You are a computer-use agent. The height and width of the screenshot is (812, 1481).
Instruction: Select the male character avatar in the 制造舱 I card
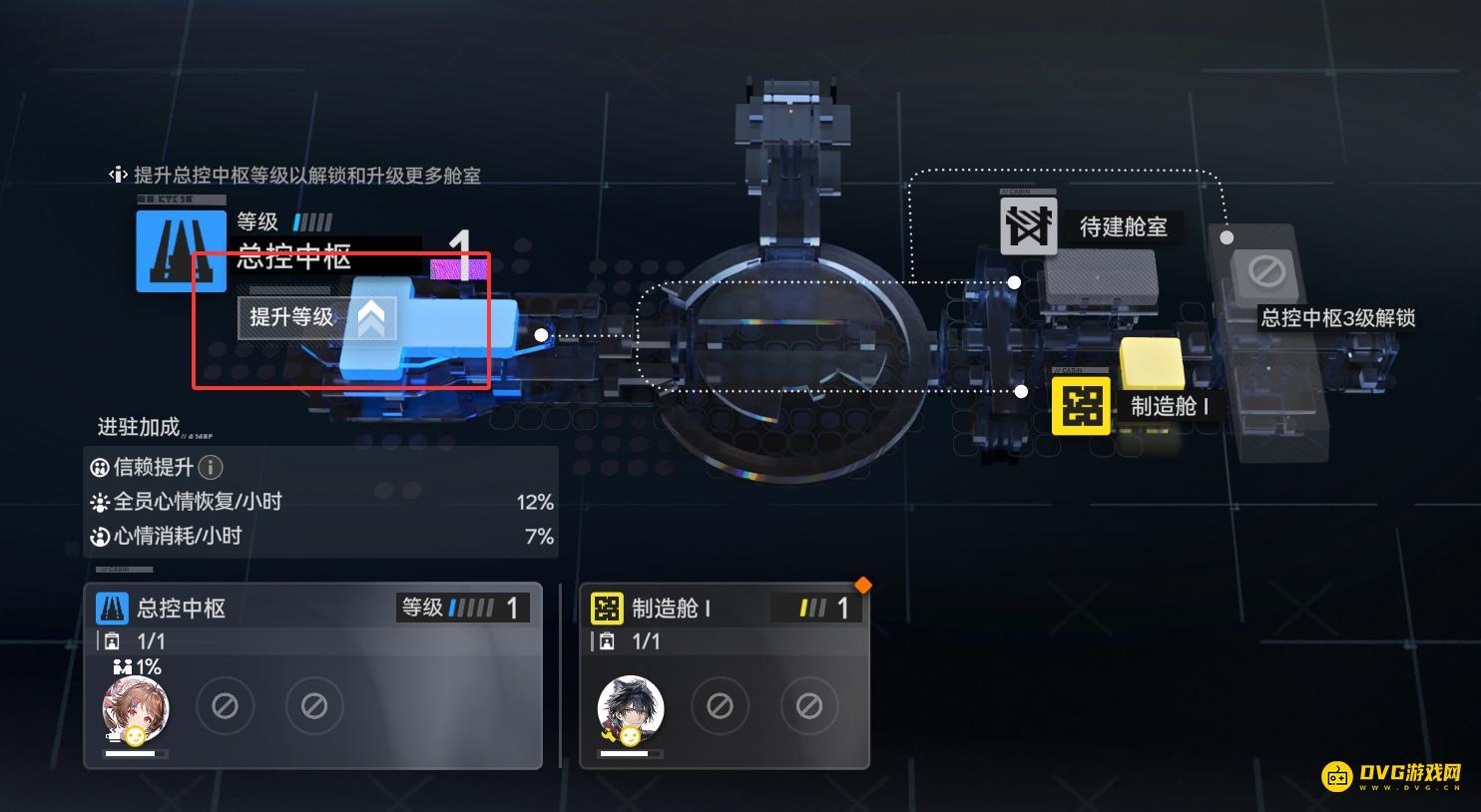(x=631, y=706)
